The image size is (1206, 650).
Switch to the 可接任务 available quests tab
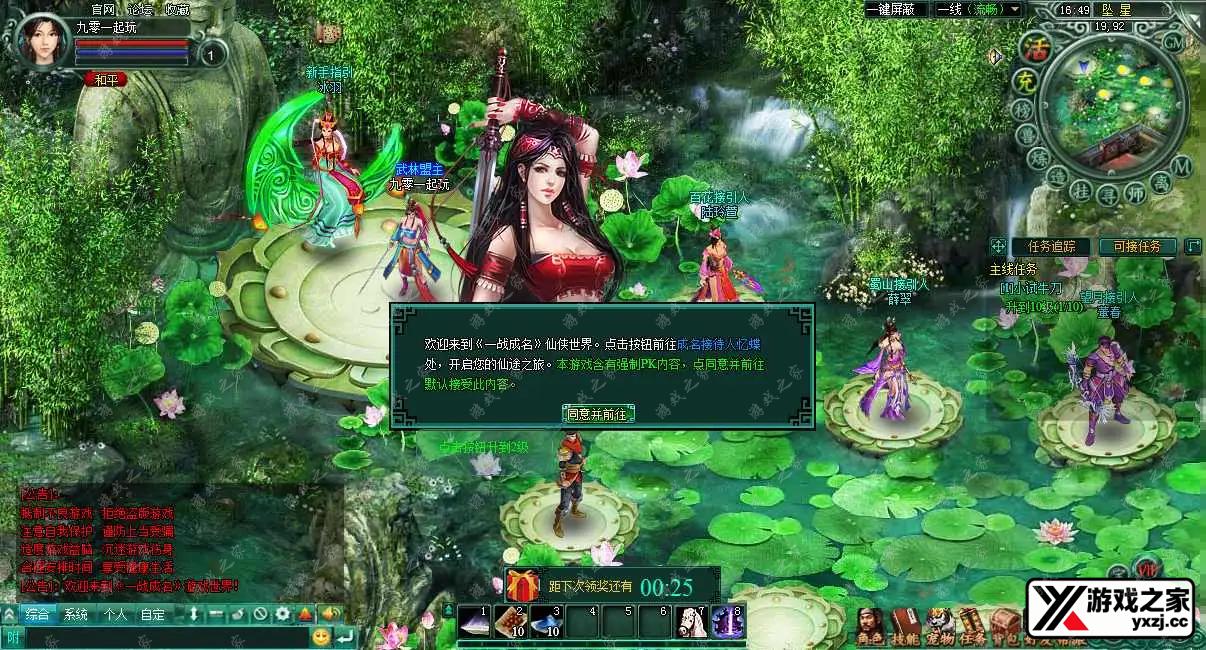pyautogui.click(x=1137, y=246)
